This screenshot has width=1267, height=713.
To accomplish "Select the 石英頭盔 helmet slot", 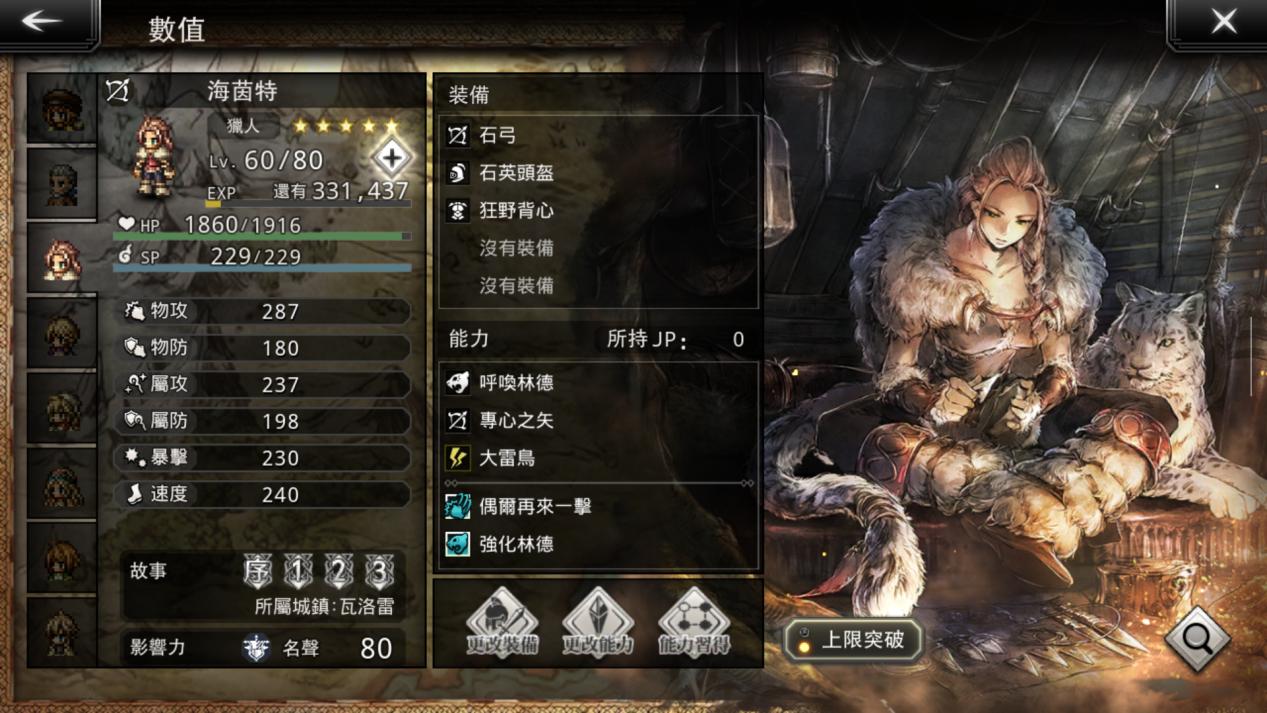I will point(598,173).
